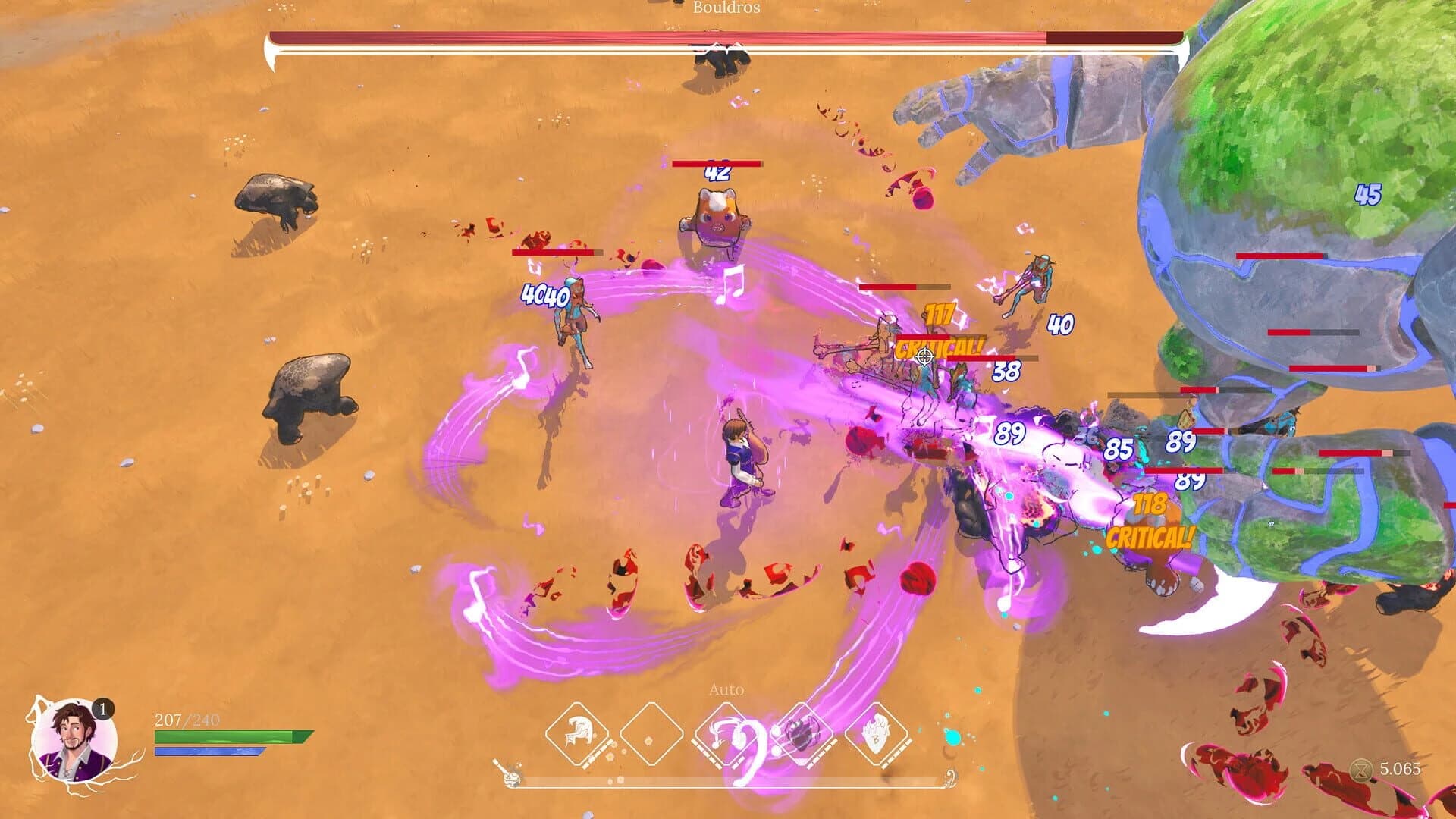Activate the dark heart ability icon

click(x=800, y=732)
